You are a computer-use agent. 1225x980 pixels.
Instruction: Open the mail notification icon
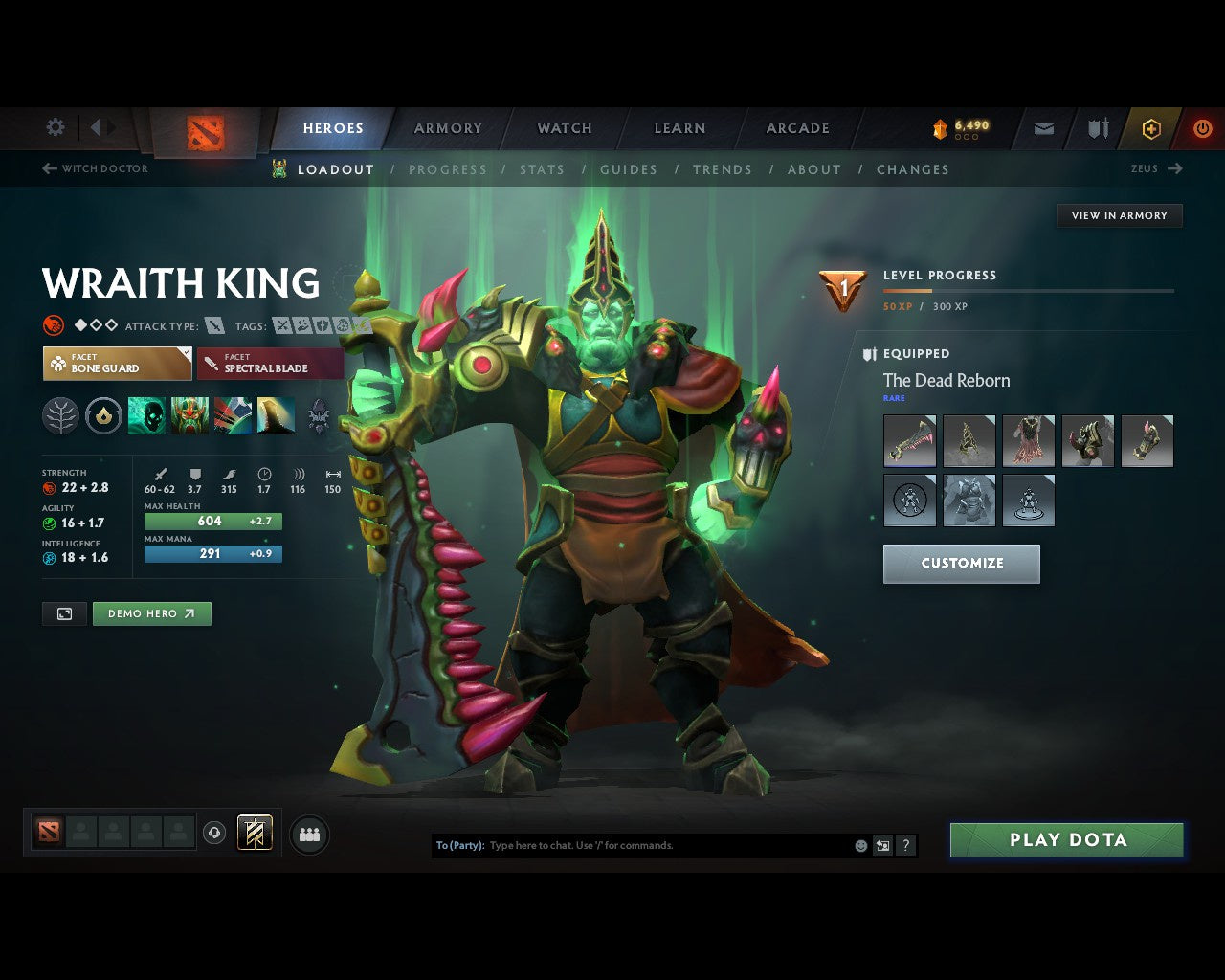[x=1043, y=127]
